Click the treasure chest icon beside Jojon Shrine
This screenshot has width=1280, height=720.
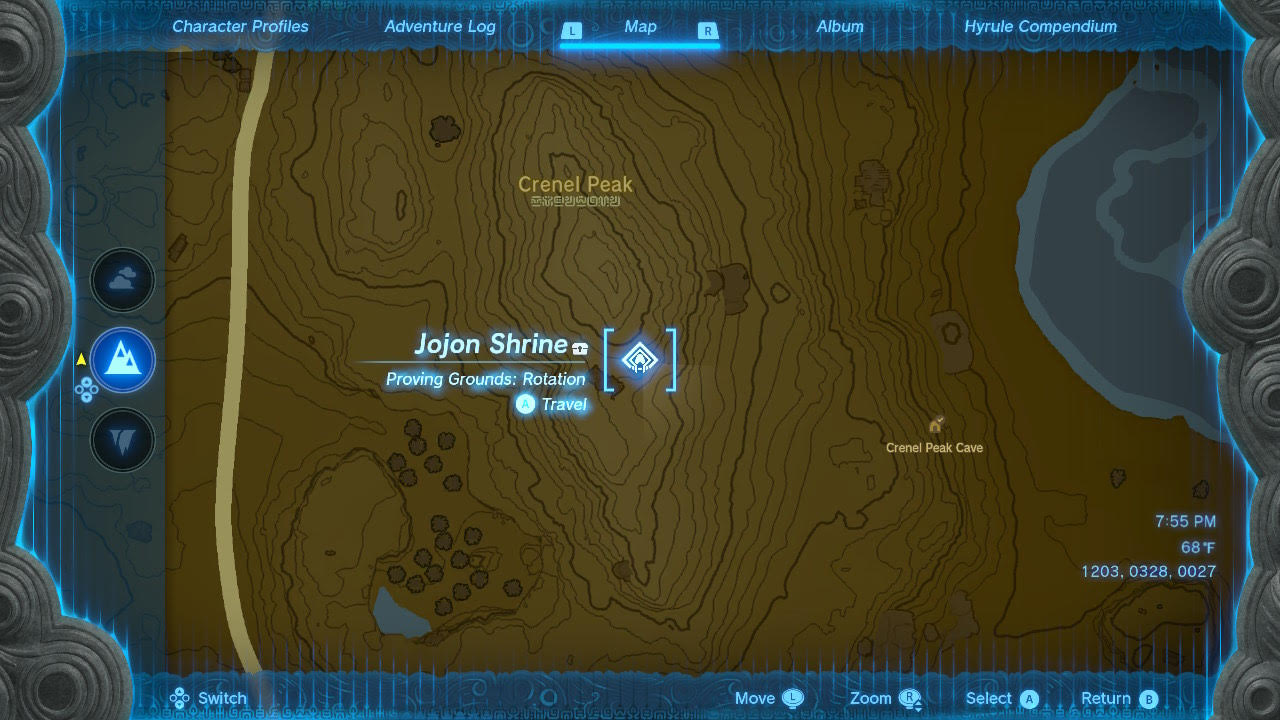578,346
